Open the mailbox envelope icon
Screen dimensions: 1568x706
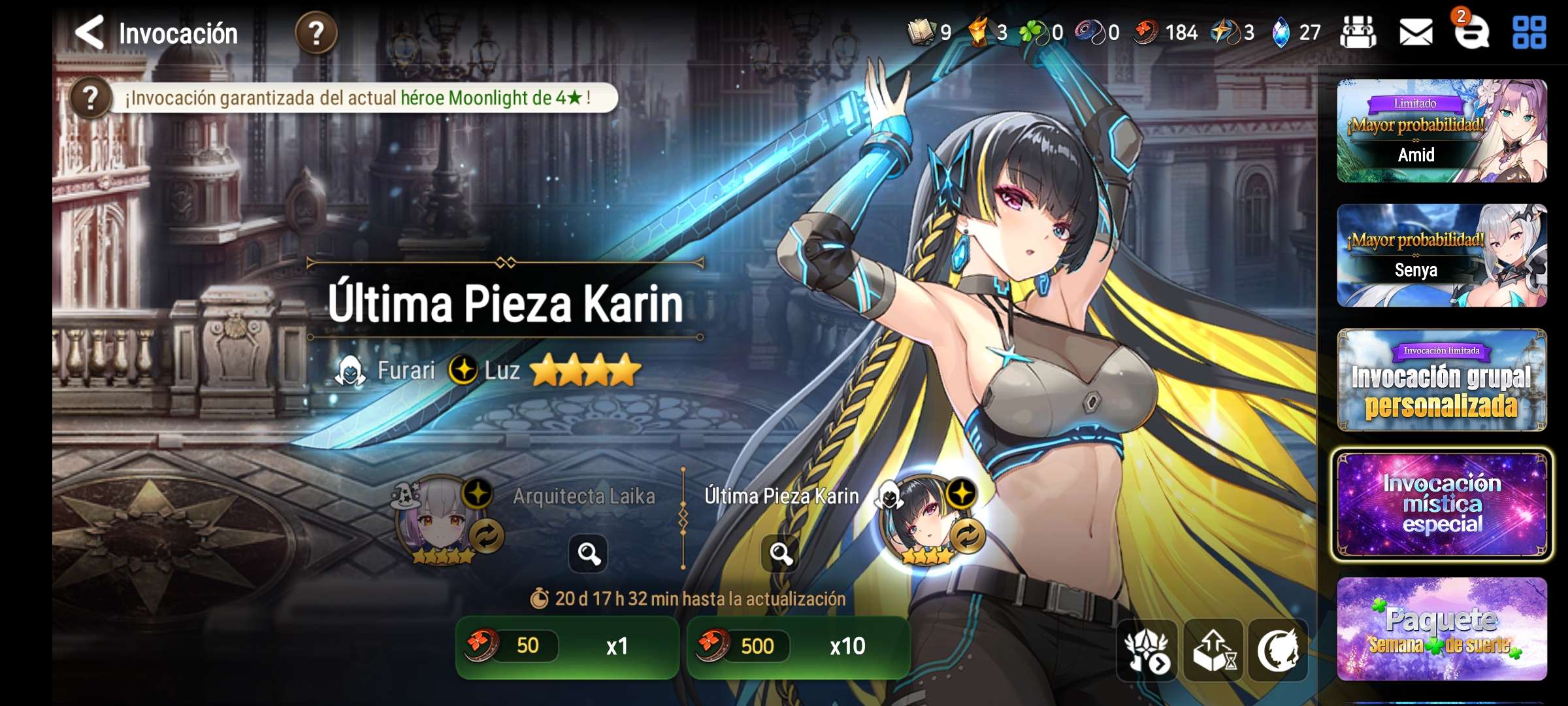click(x=1416, y=33)
